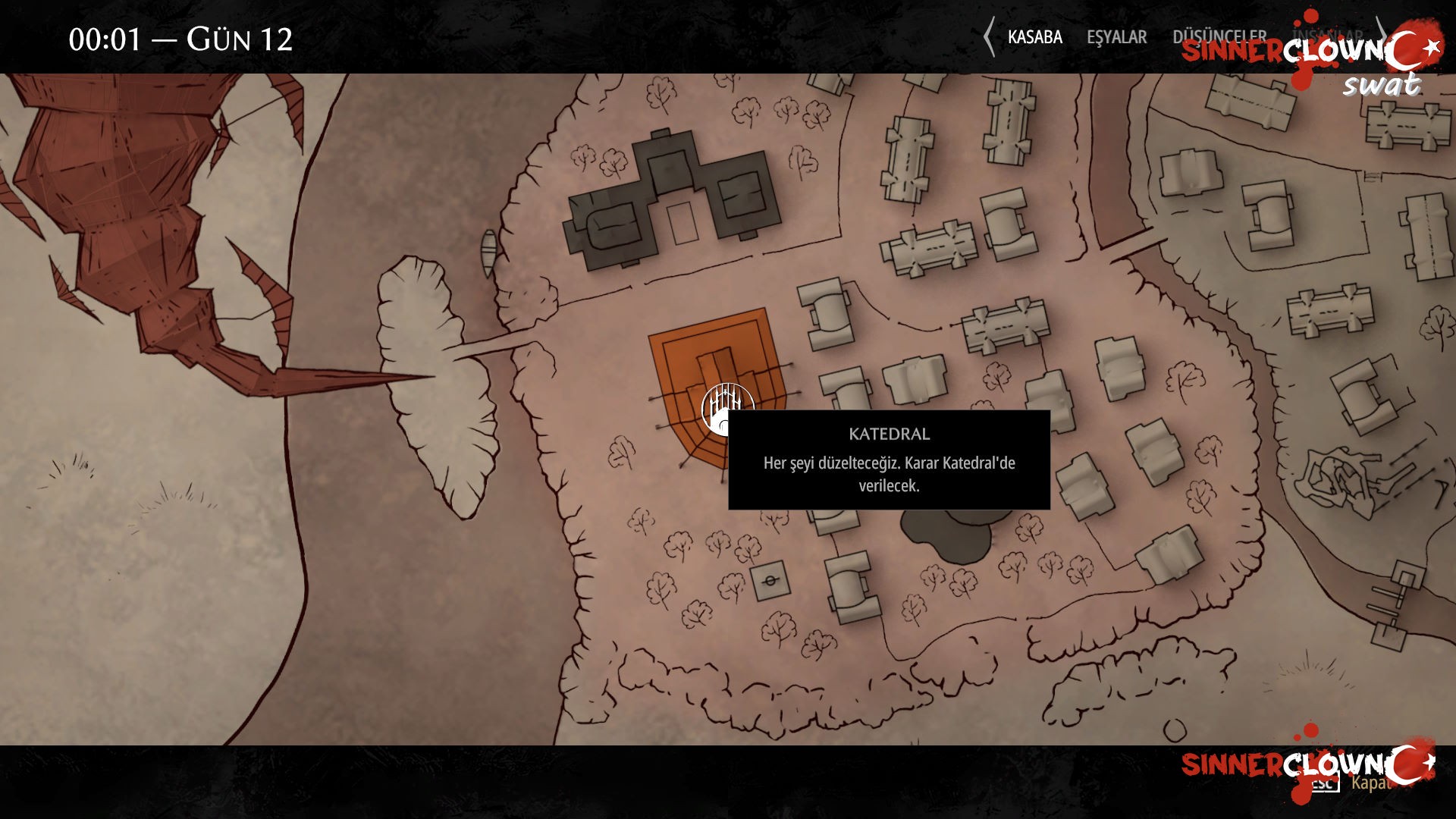Viewport: 1456px width, 819px height.
Task: Click the small square well building below the cathedral
Action: (770, 582)
